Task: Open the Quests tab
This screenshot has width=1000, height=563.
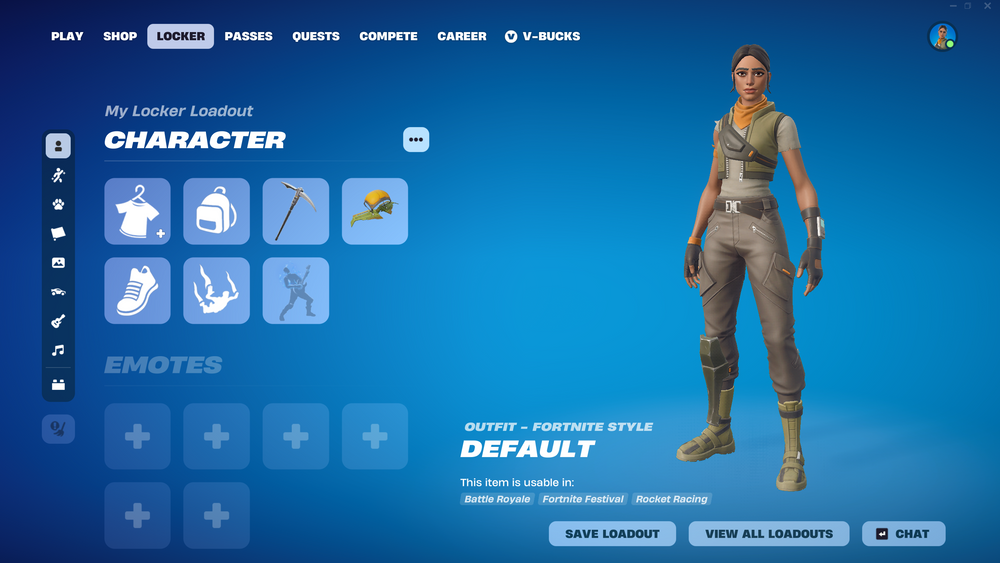Action: tap(316, 36)
